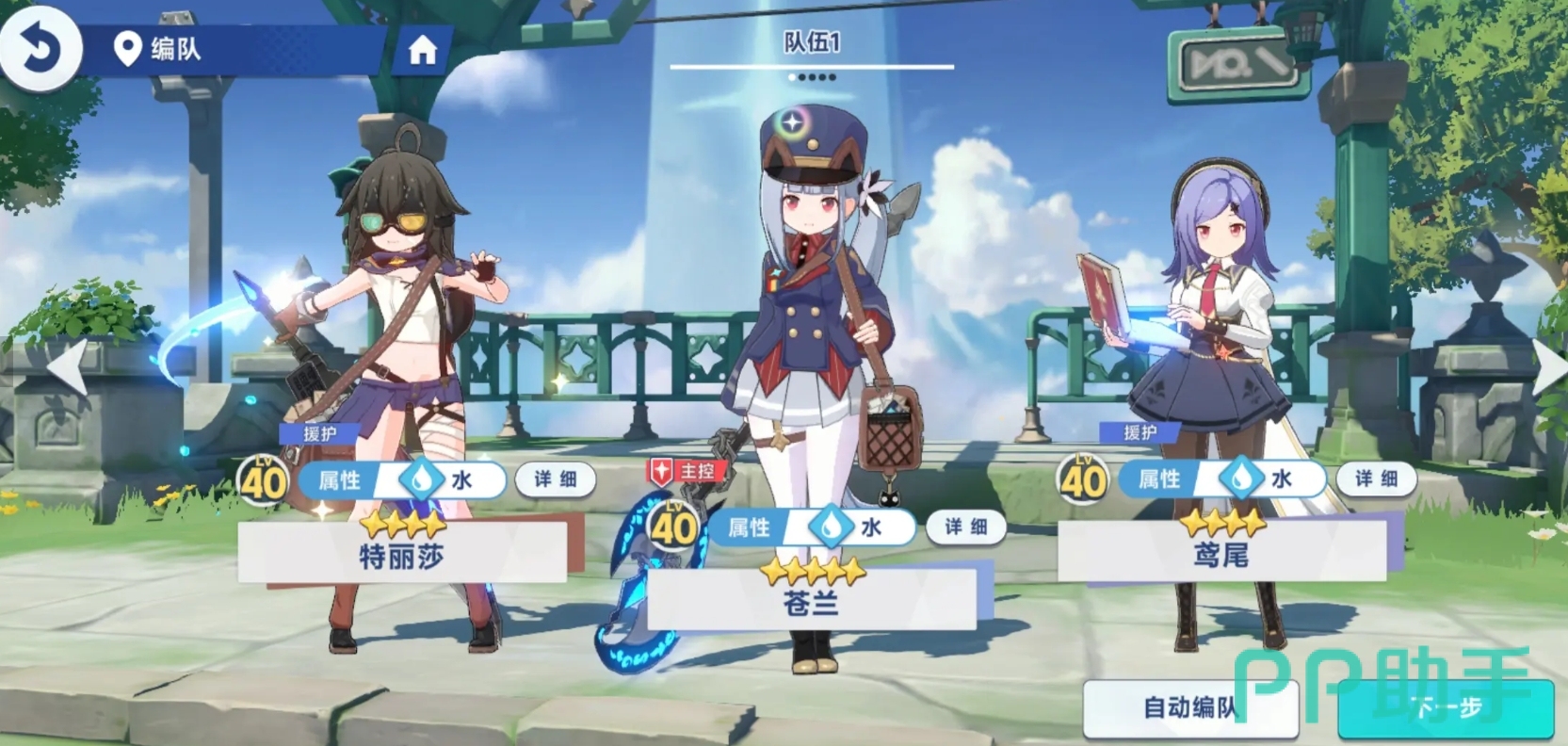Activate 自动编队 auto-formation button
Screen dimensions: 1568x746
[1189, 707]
